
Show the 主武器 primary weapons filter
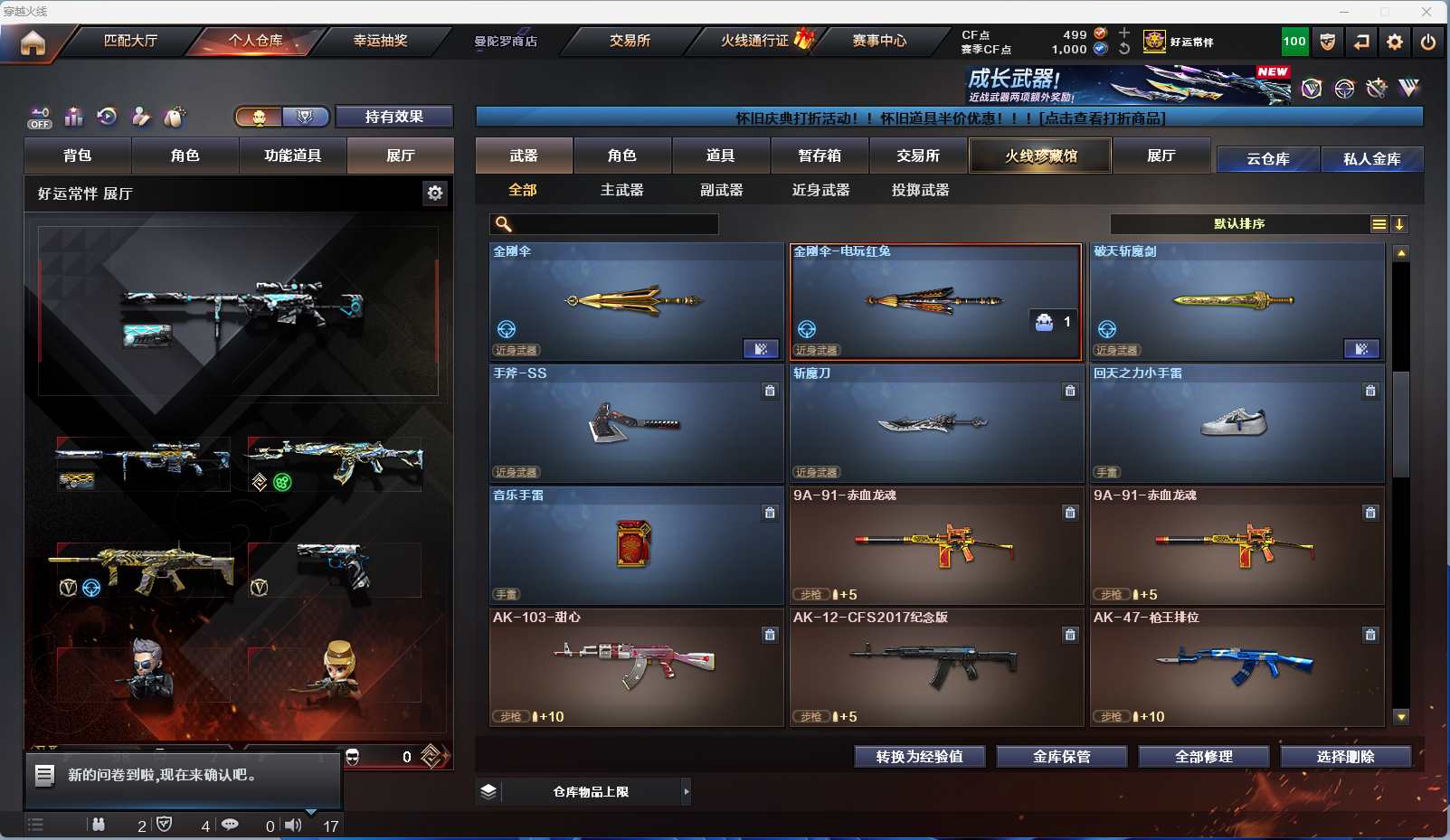[x=622, y=190]
